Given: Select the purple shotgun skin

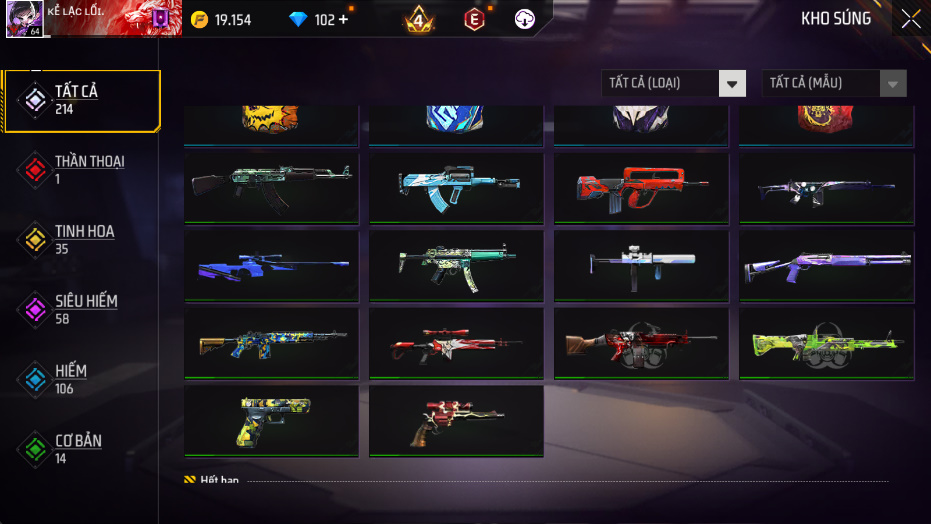Looking at the screenshot, I should tap(826, 266).
